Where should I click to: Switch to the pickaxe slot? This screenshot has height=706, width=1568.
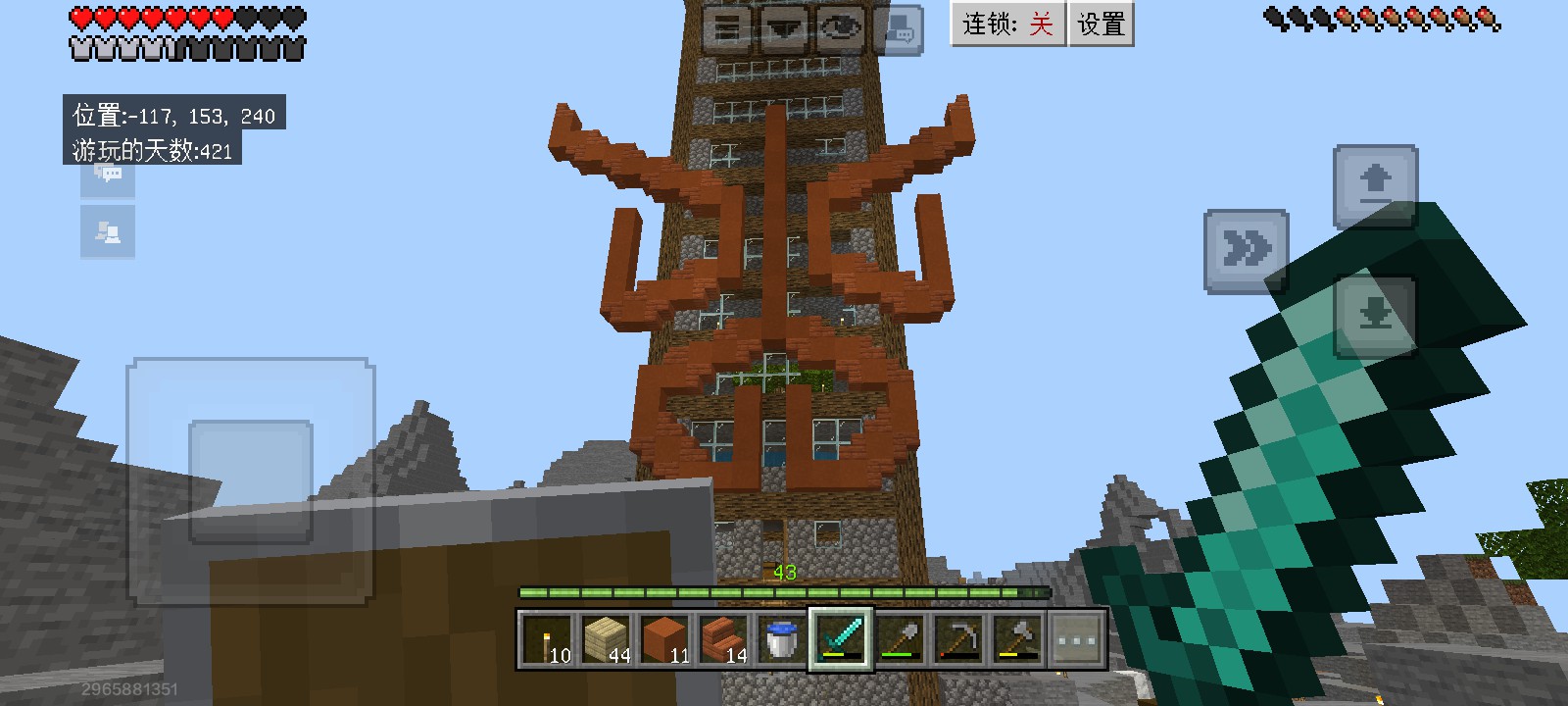pyautogui.click(x=957, y=639)
